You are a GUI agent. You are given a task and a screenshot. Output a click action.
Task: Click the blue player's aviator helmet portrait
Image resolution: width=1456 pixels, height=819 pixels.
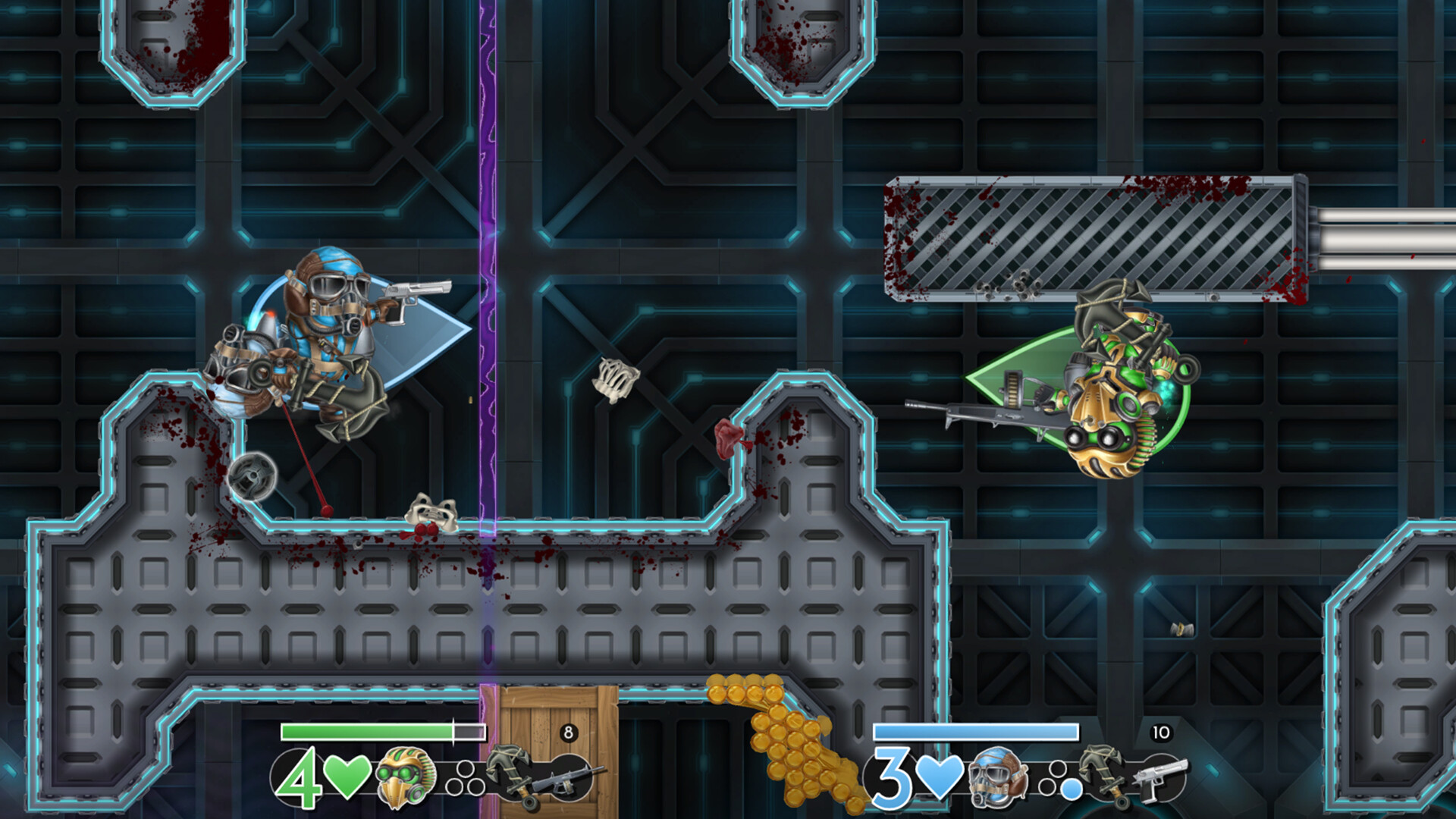coord(998,777)
